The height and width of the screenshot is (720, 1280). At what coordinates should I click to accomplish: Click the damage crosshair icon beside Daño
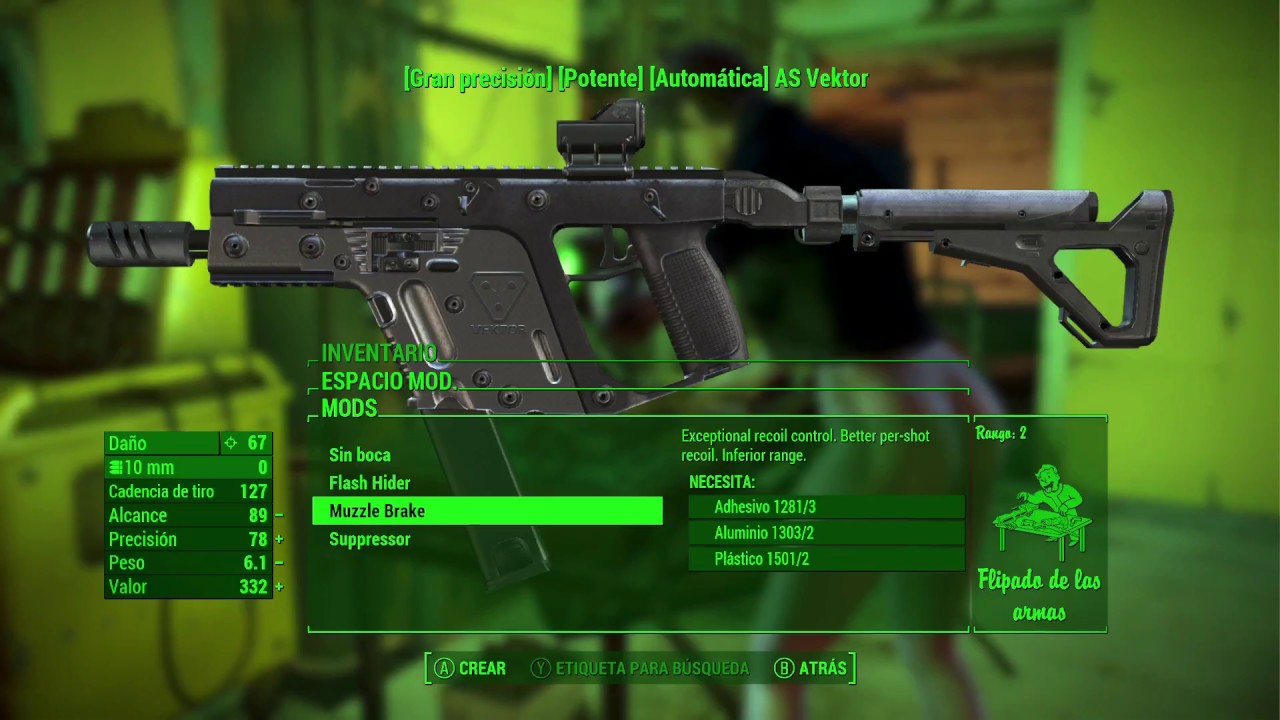(x=231, y=443)
